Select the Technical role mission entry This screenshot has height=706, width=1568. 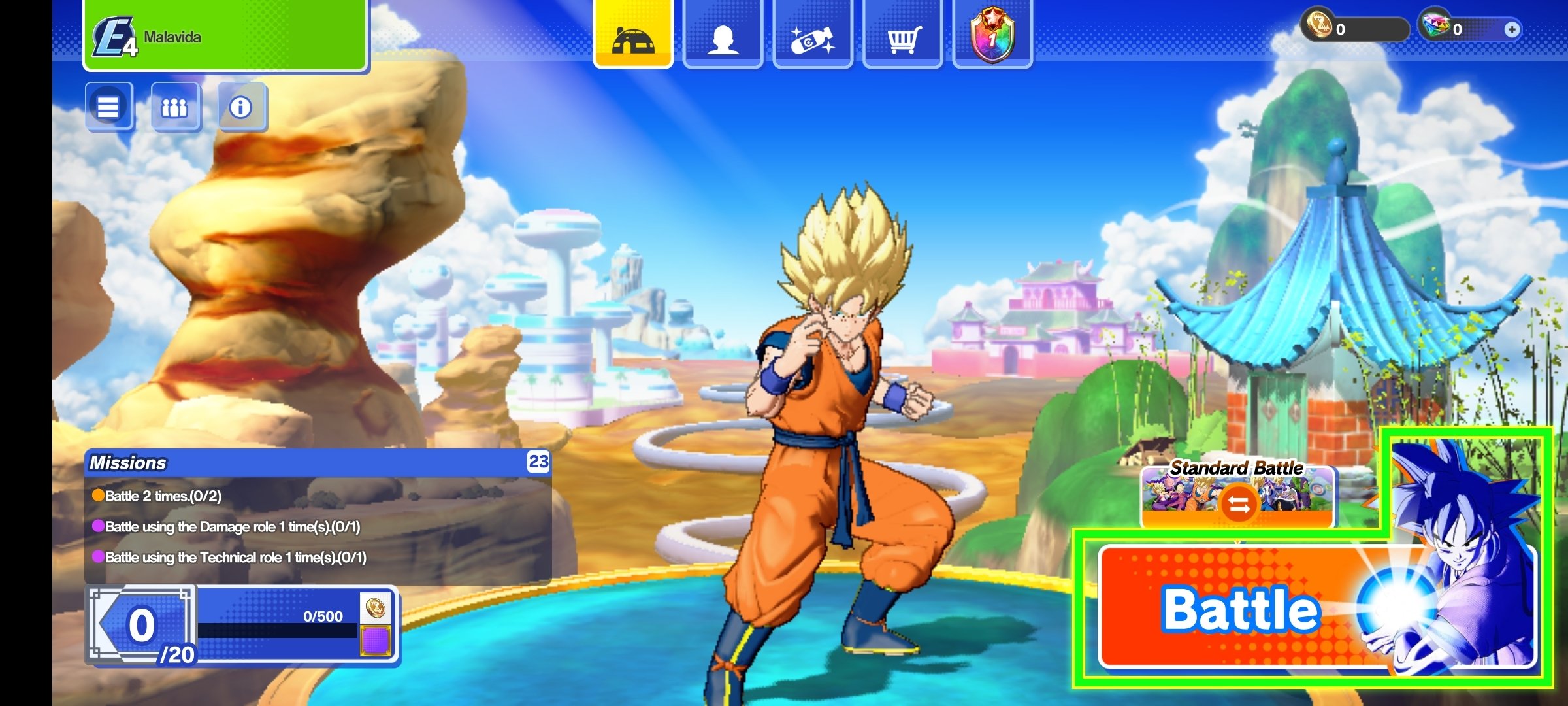[x=235, y=558]
